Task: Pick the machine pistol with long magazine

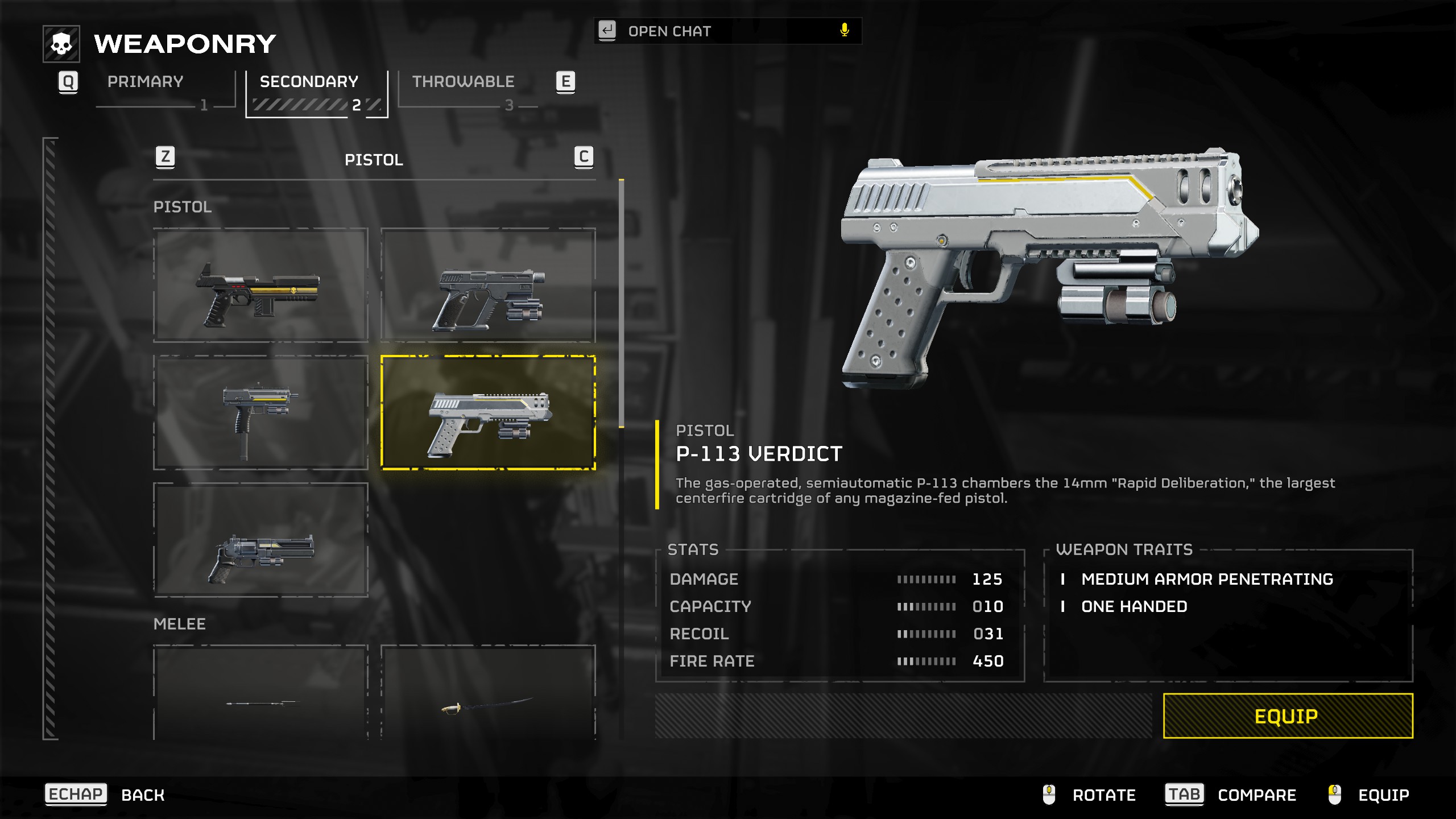Action: (261, 413)
